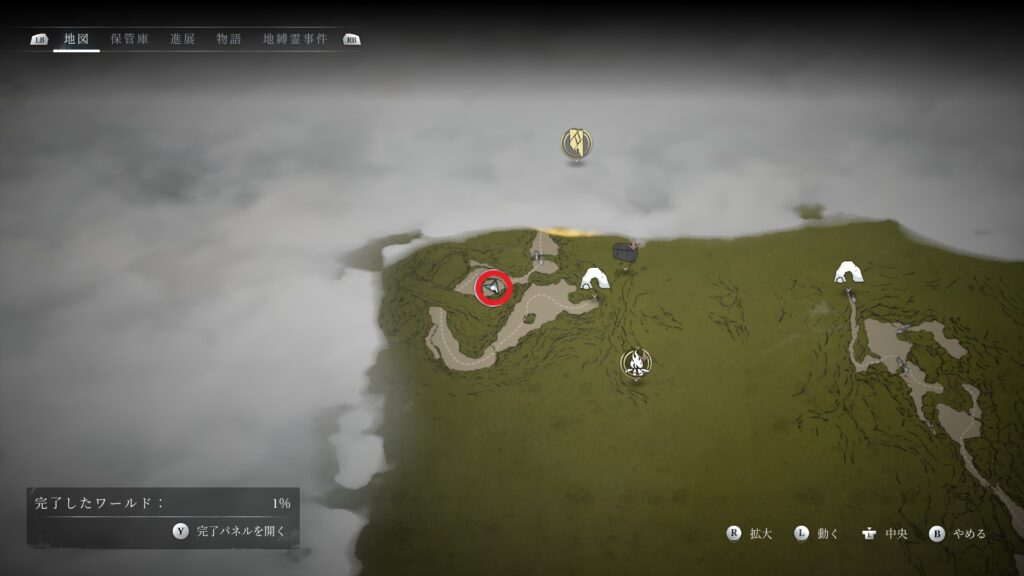Choose the campfire map marker

(x=634, y=362)
